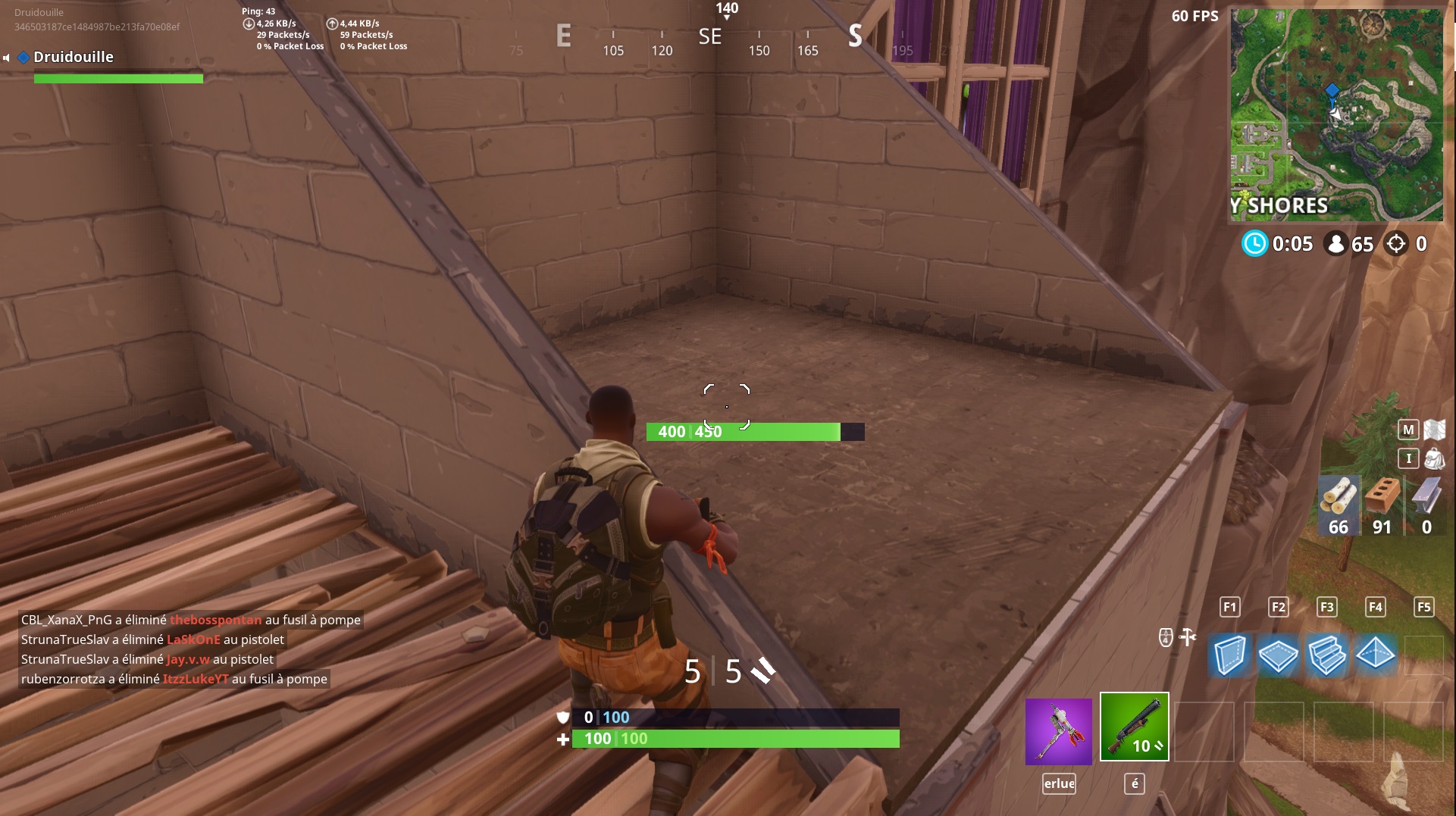Click the mouse wheel binding icon
Image resolution: width=1456 pixels, height=816 pixels.
(1164, 637)
